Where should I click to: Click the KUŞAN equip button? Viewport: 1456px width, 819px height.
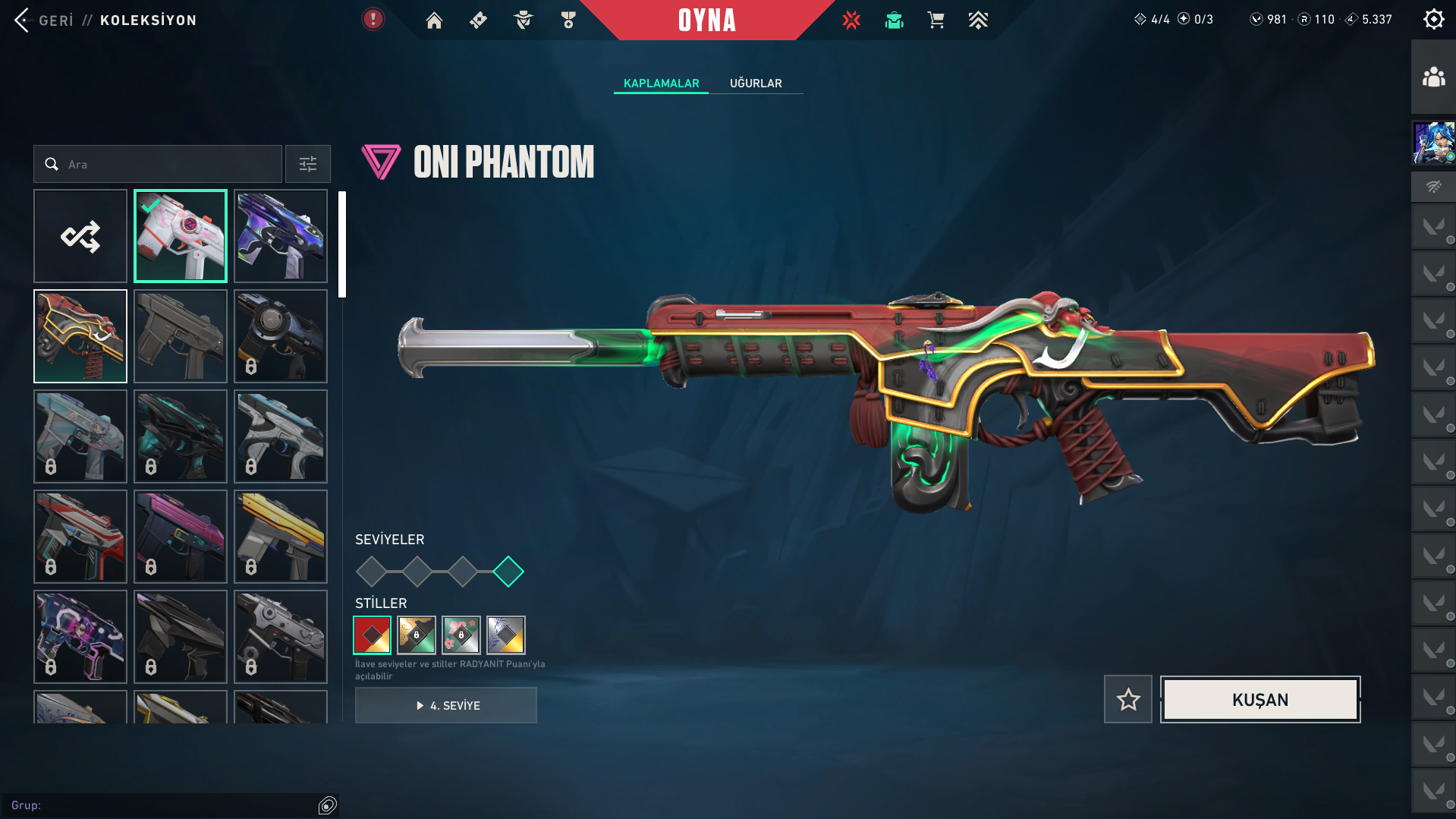(1259, 699)
